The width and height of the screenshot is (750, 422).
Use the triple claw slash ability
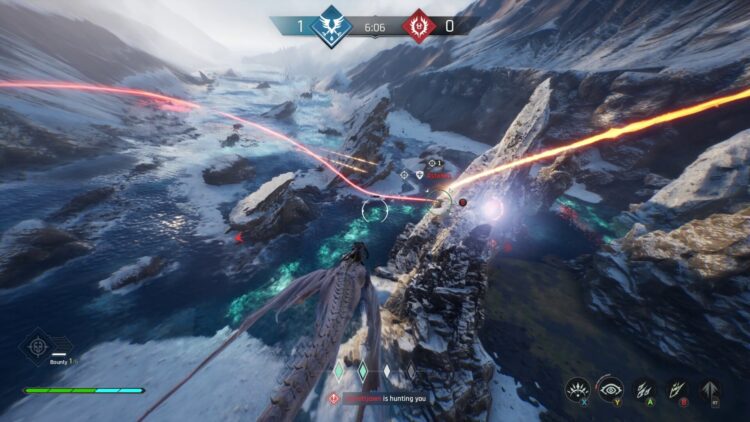(644, 390)
